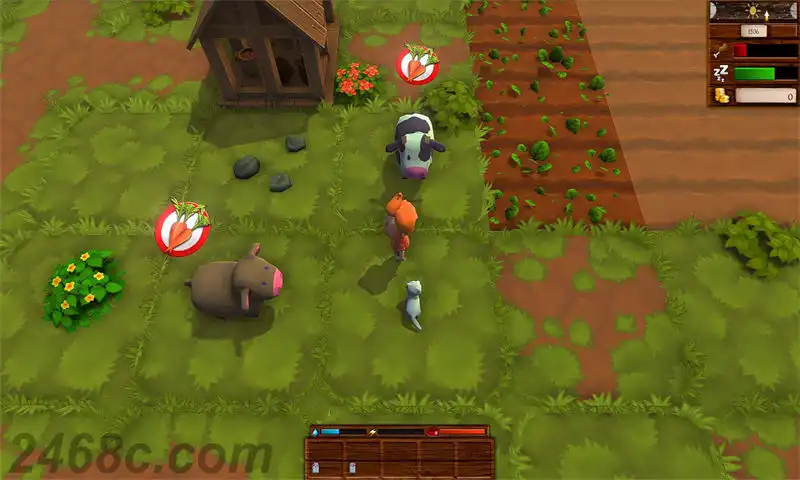Click the carrot request bubble above the cow

pyautogui.click(x=418, y=65)
